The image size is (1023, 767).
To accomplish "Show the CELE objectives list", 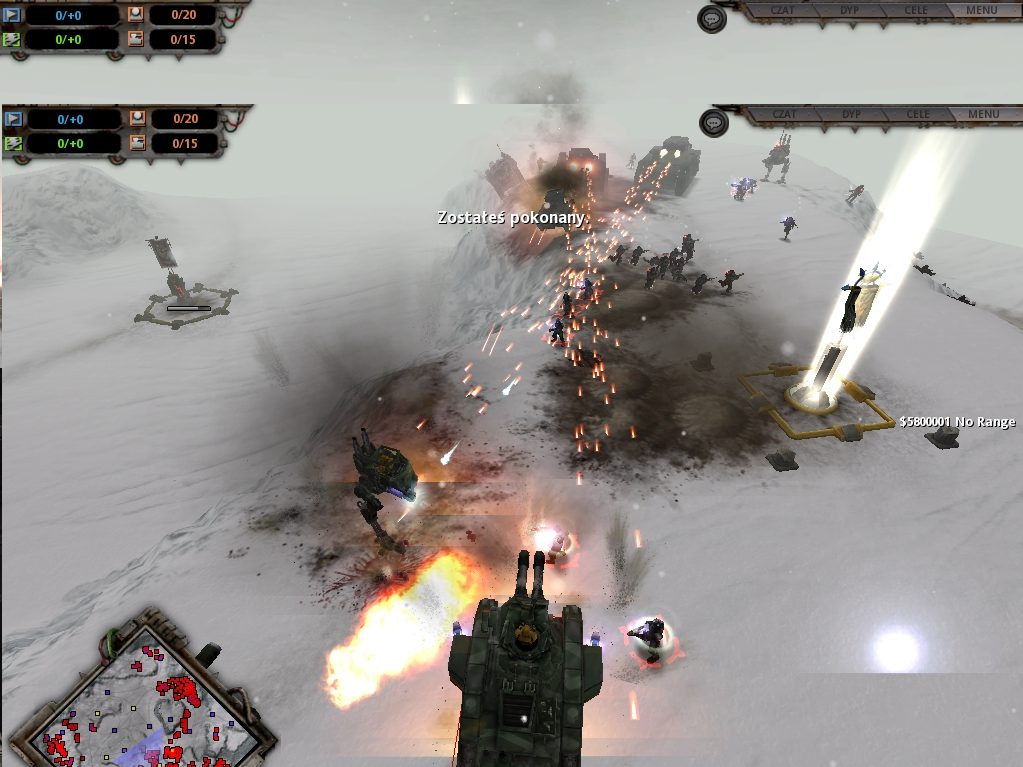I will coord(917,114).
